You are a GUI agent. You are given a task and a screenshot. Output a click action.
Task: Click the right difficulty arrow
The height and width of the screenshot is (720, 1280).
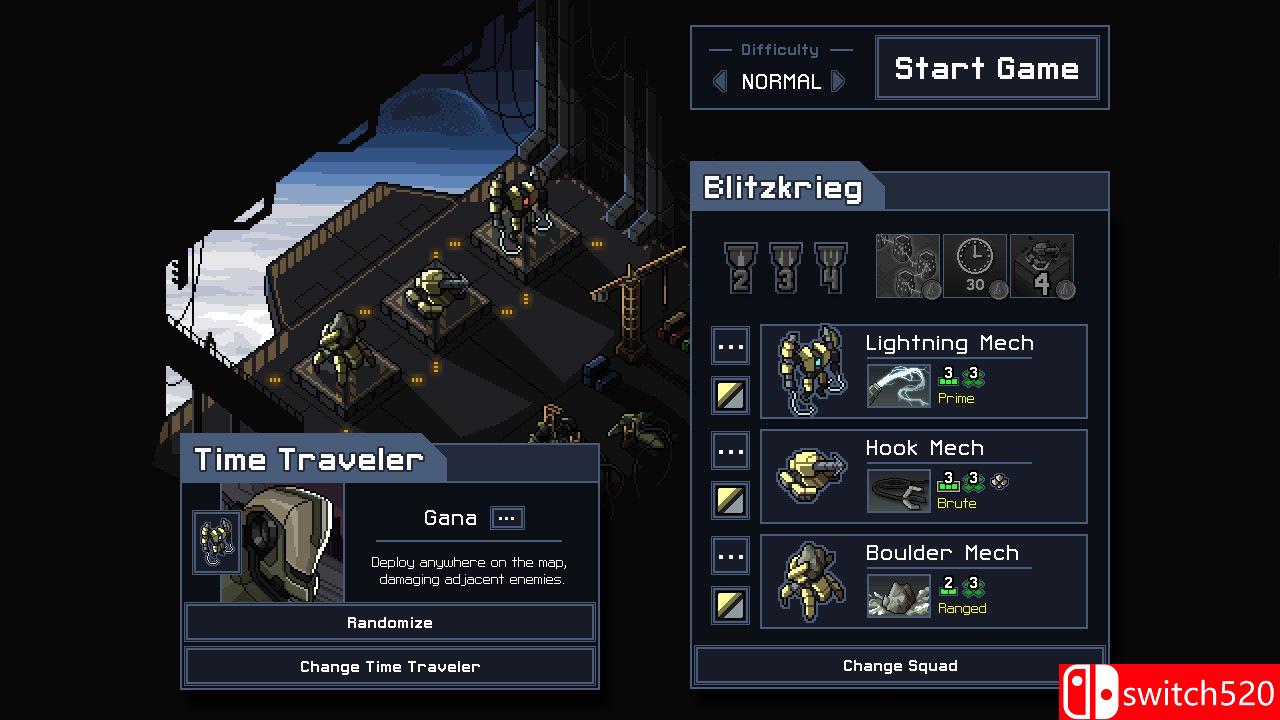click(840, 81)
